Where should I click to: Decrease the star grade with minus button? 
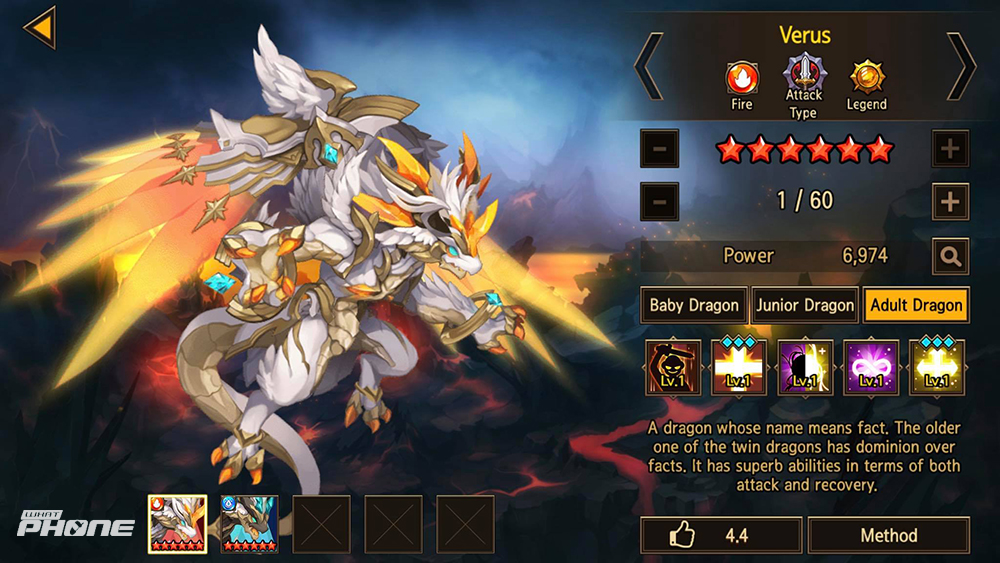[x=659, y=150]
